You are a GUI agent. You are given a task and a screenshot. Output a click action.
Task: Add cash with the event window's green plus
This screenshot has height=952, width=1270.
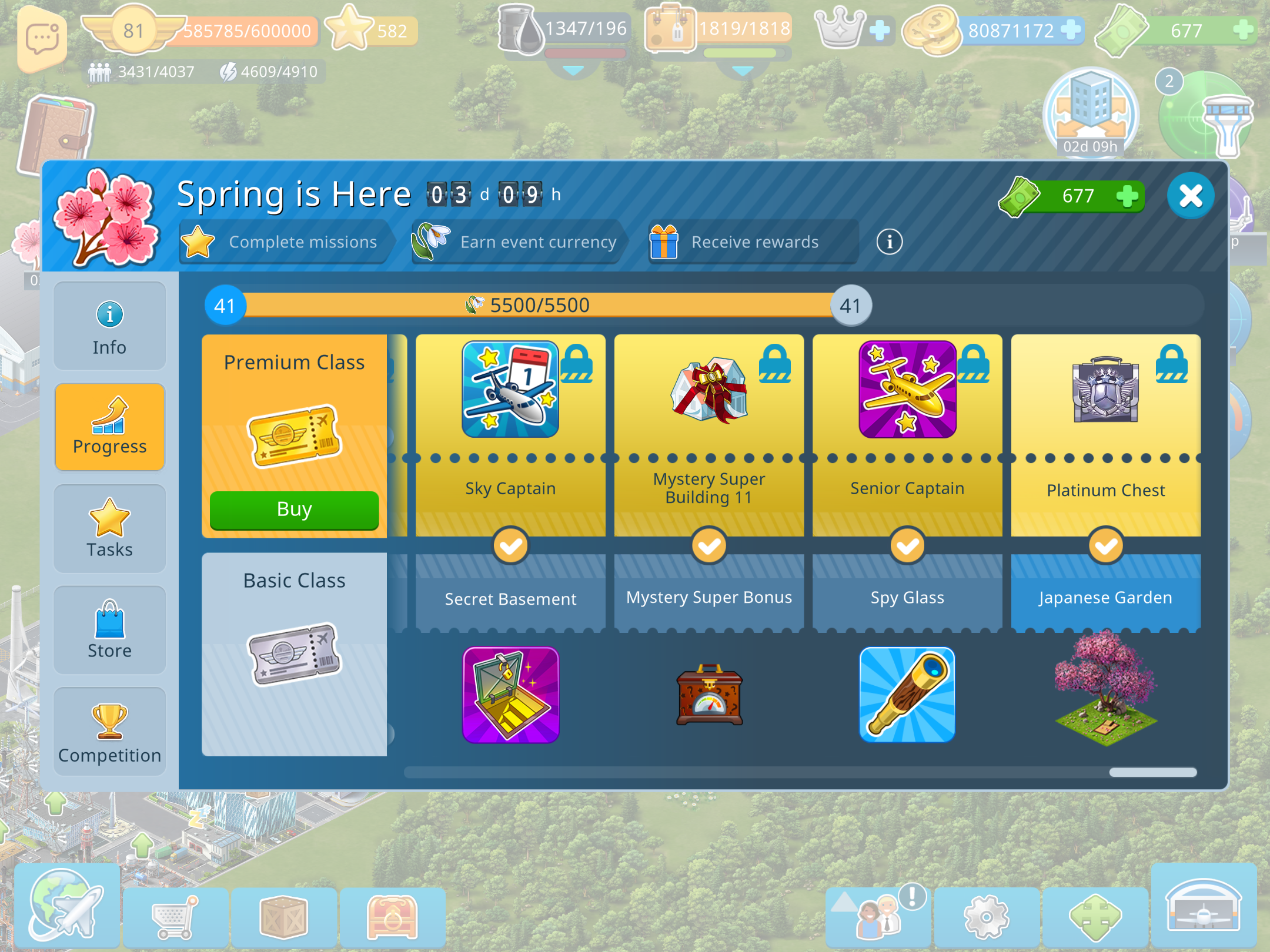[x=1127, y=196]
